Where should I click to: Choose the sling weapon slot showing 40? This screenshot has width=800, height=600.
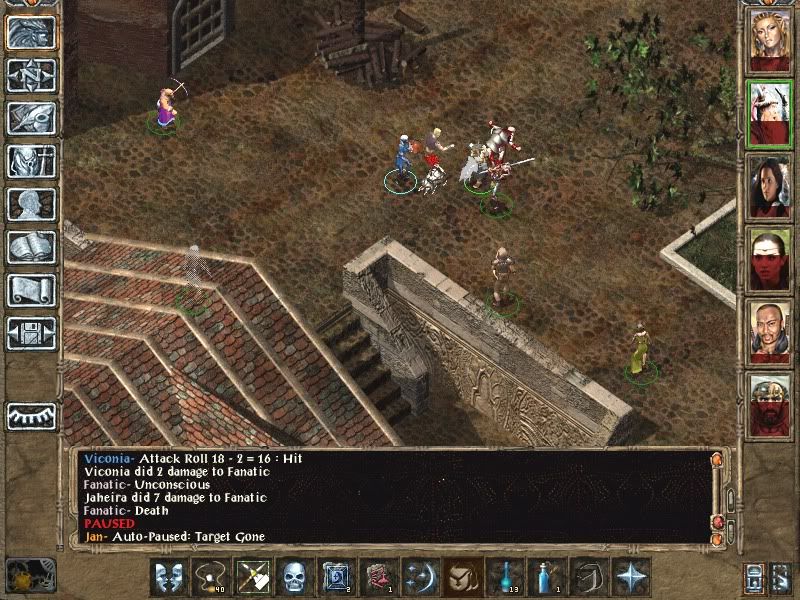(x=211, y=577)
